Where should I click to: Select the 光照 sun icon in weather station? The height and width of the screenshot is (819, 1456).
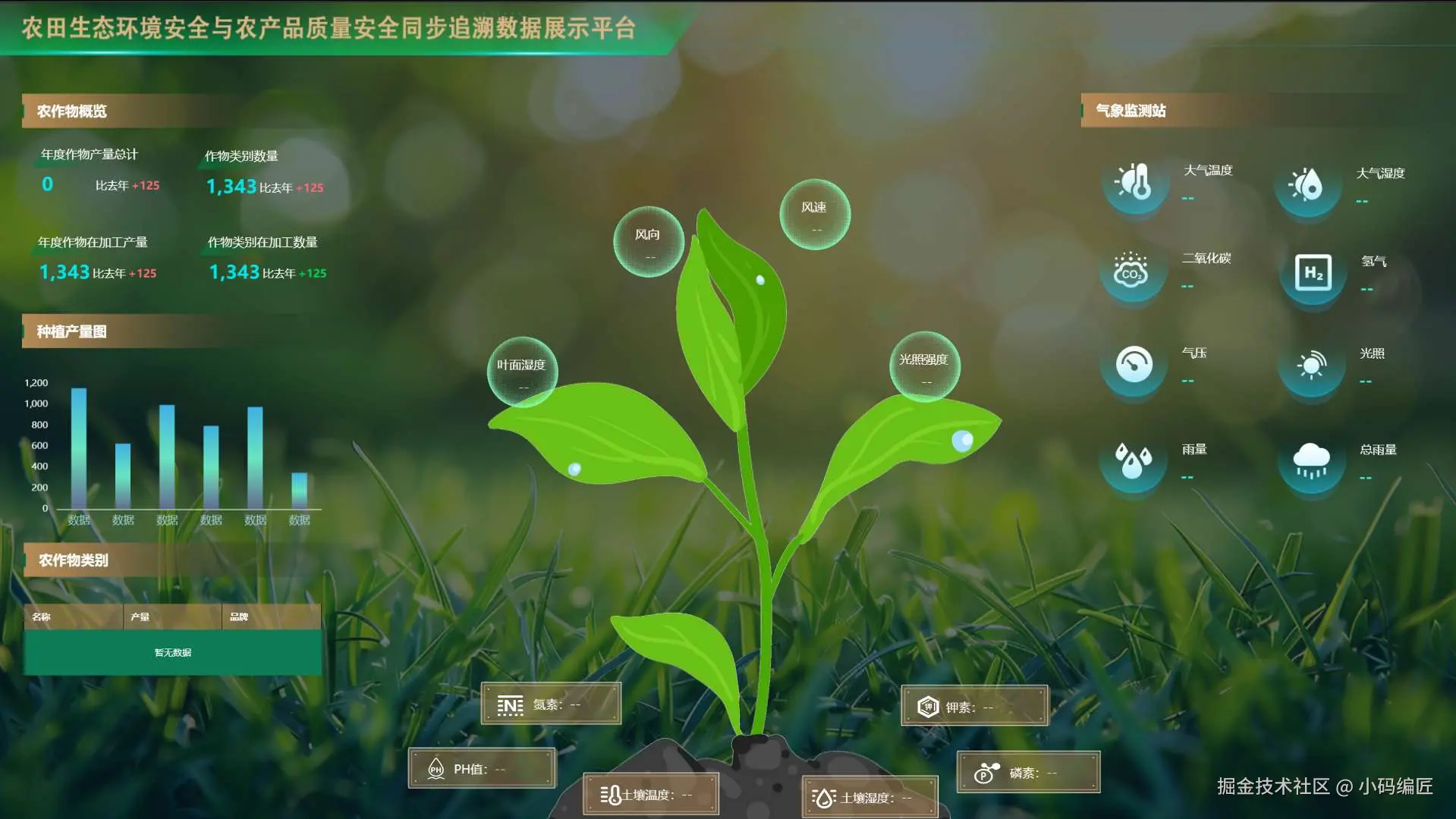click(x=1311, y=365)
